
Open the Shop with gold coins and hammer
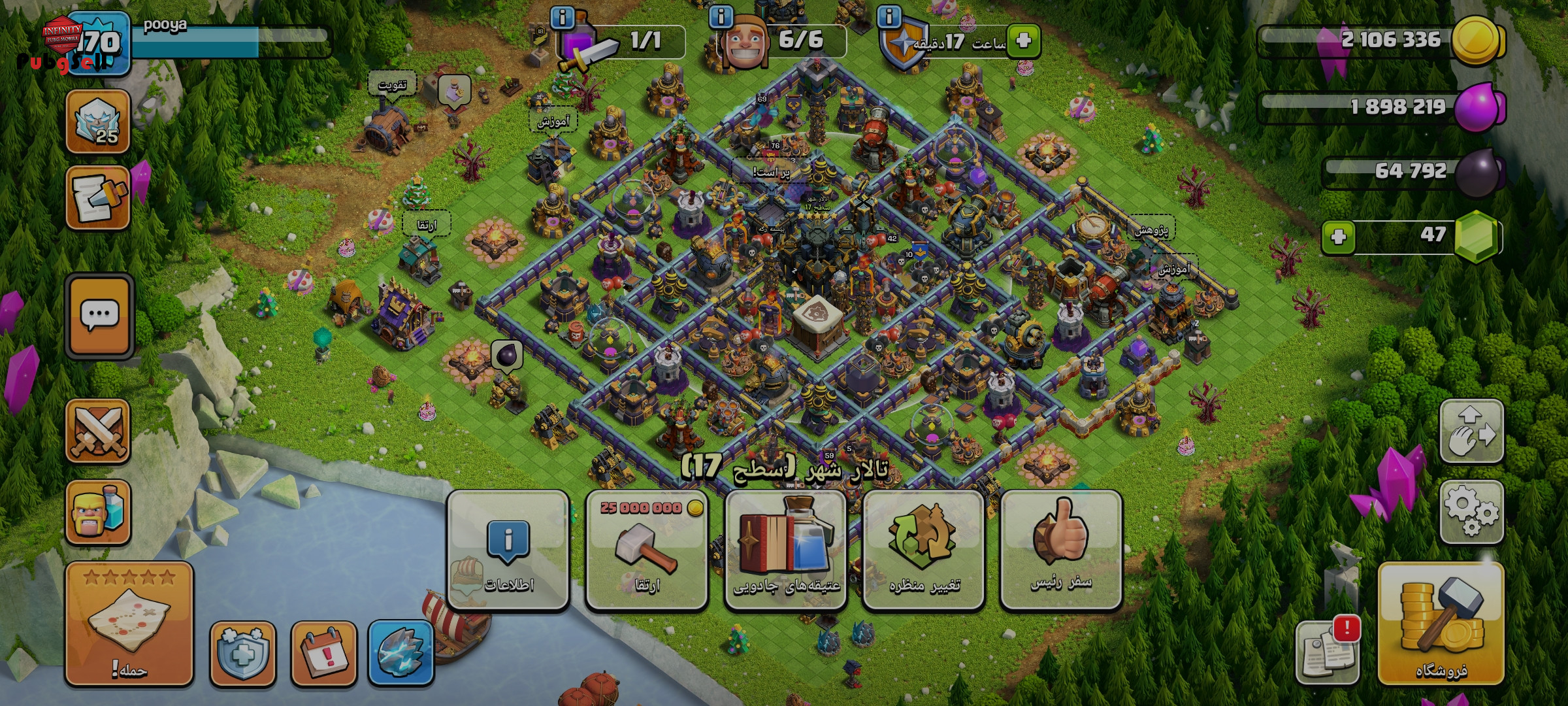coord(1441,624)
